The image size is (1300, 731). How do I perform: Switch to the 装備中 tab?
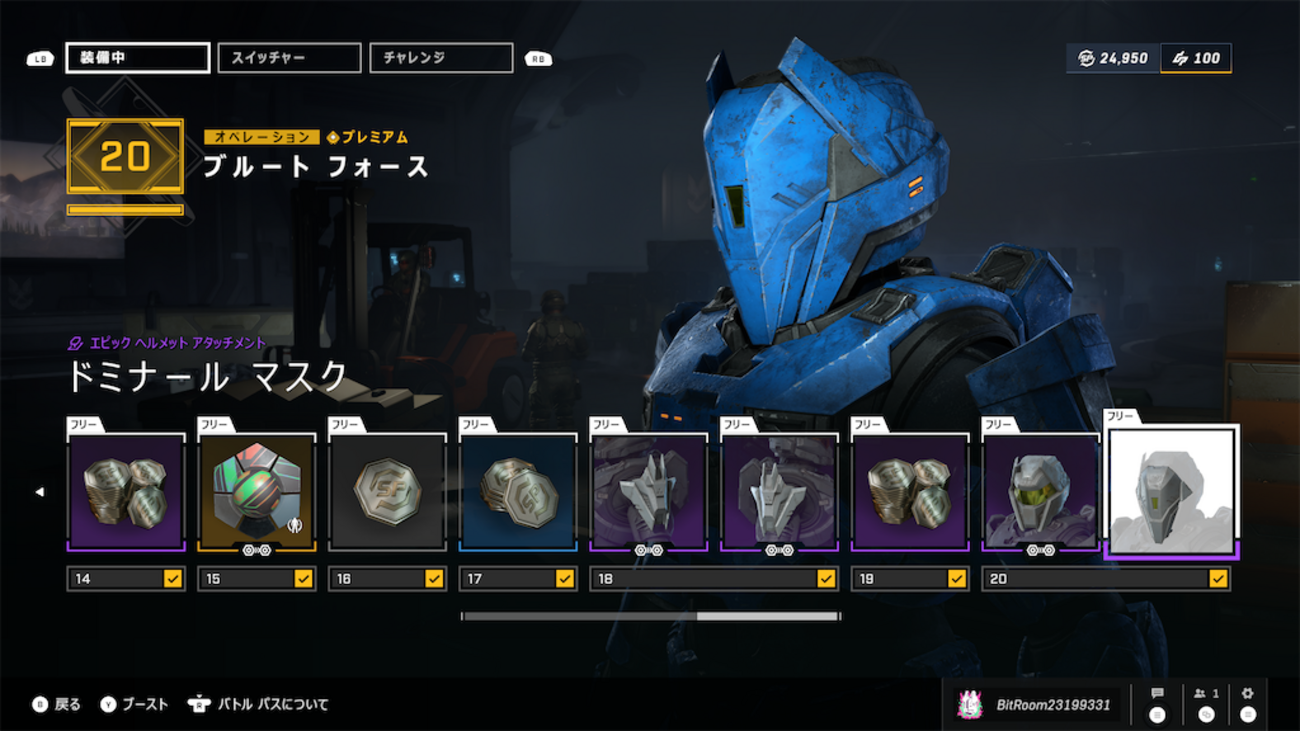[138, 58]
